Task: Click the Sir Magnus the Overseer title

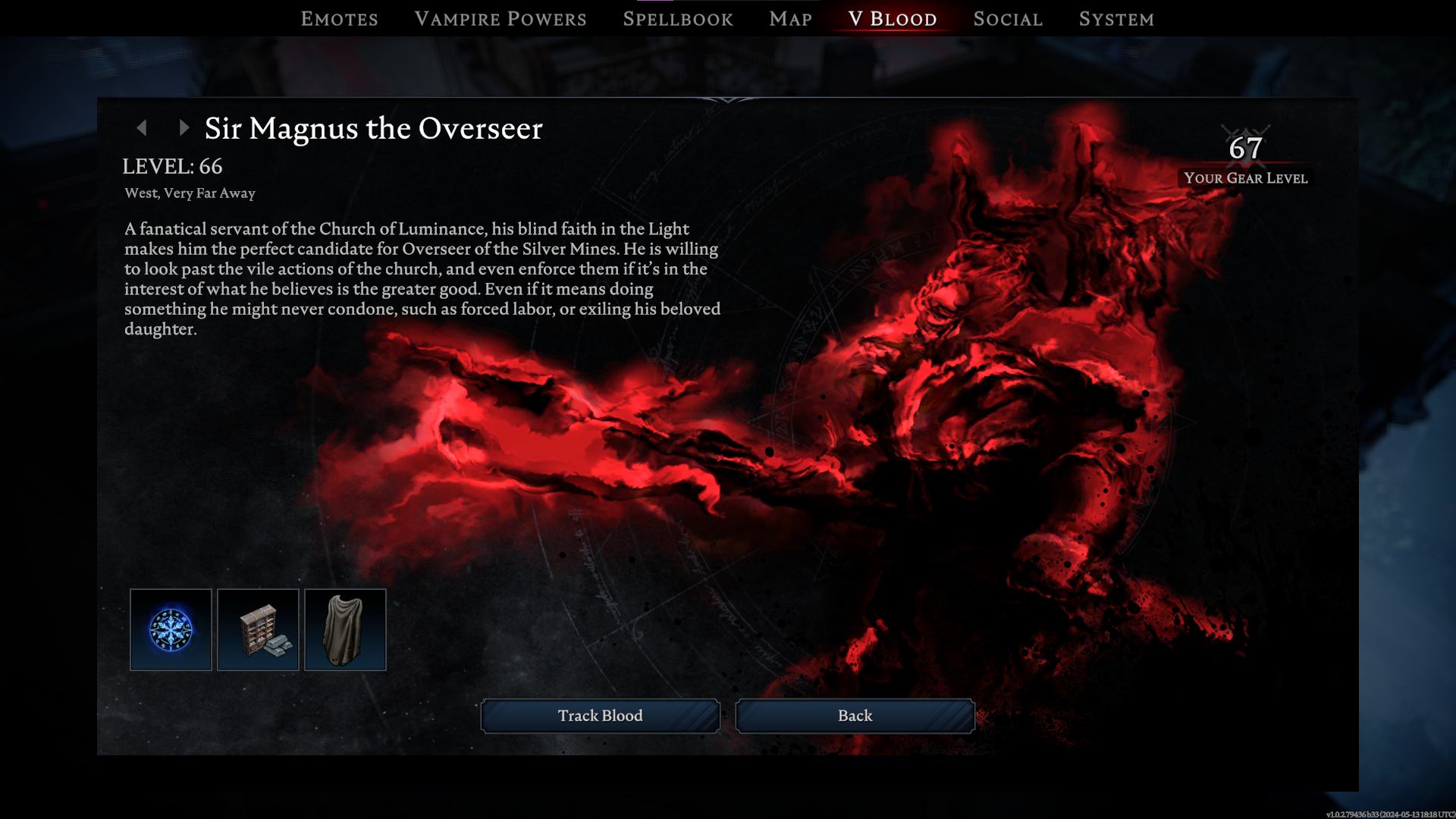Action: click(372, 129)
